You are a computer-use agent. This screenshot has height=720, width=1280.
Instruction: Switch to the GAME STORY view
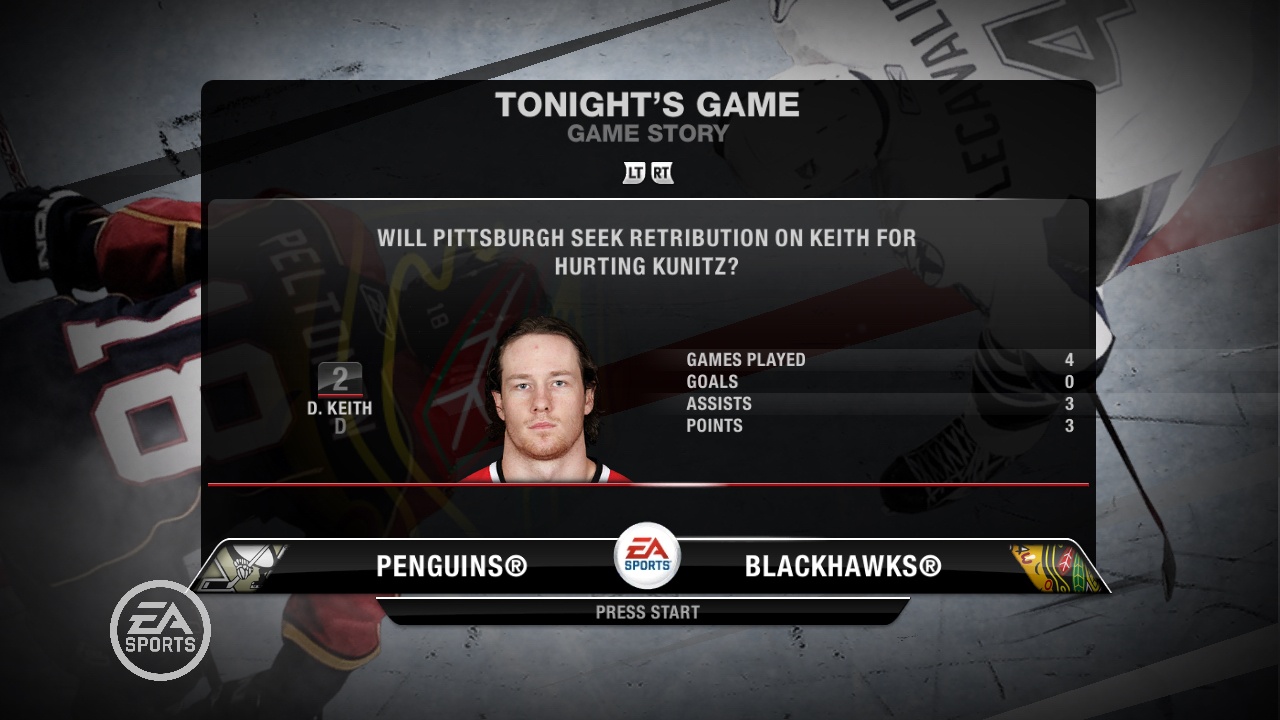coord(646,131)
